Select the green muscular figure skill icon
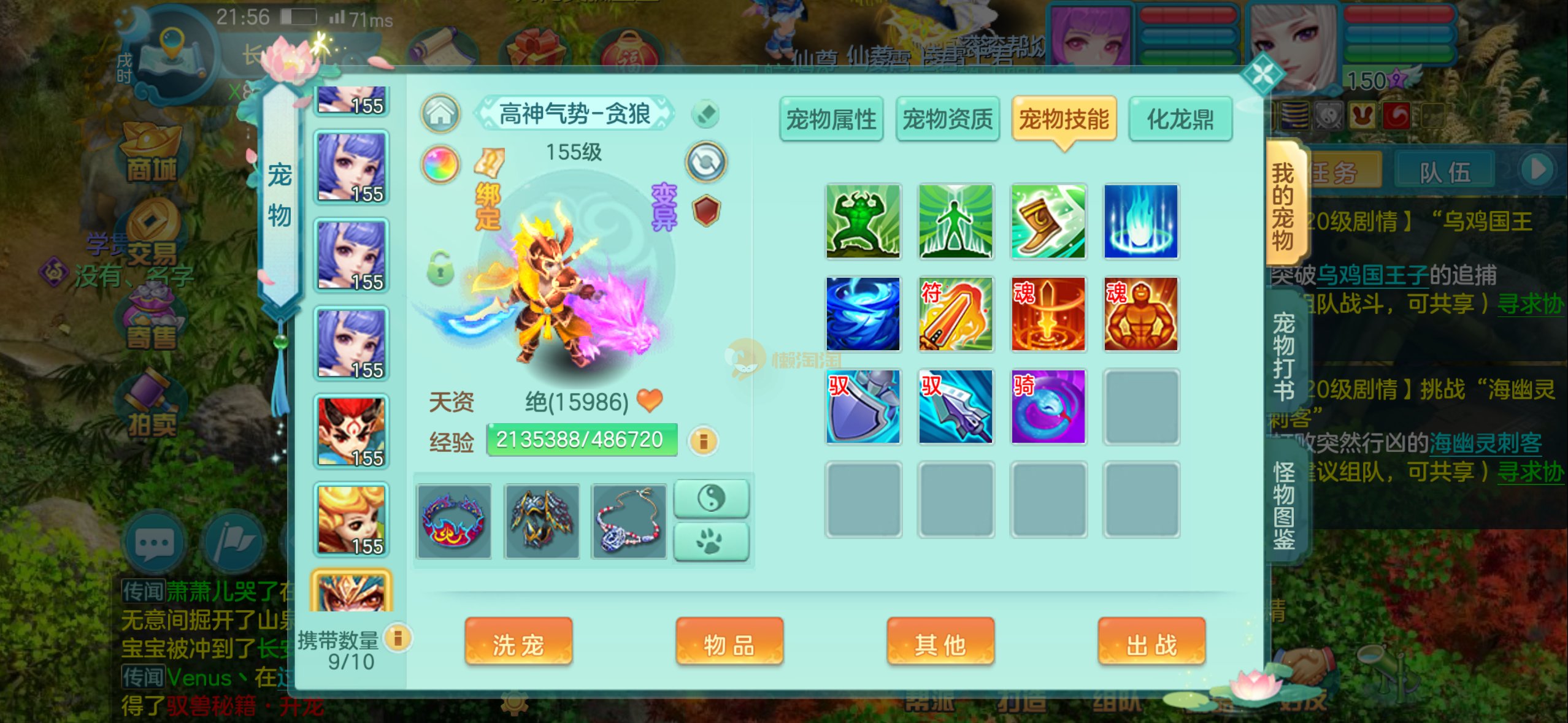Image resolution: width=1568 pixels, height=723 pixels. (x=863, y=221)
